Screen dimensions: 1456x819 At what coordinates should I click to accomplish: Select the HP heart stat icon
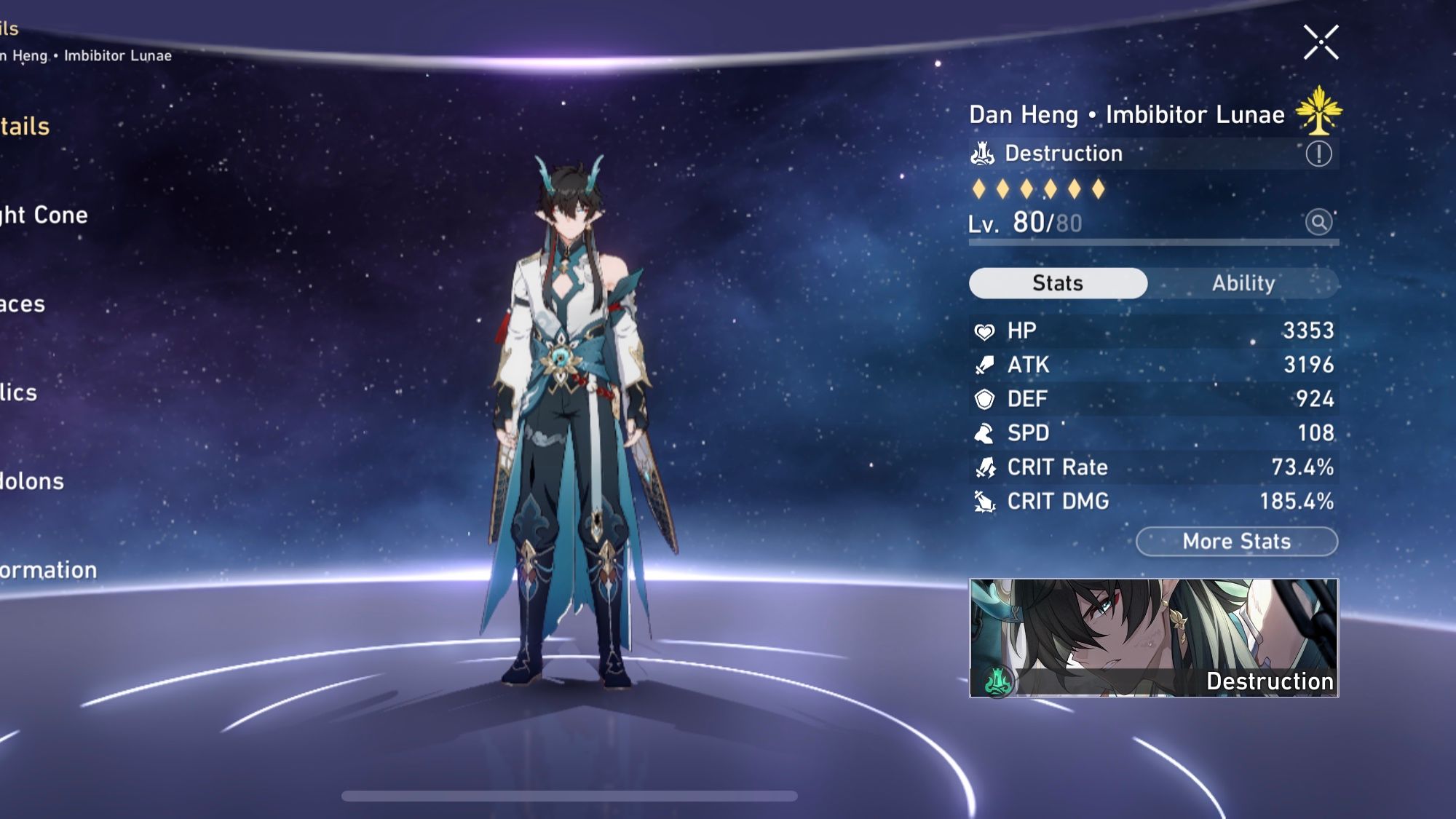click(x=984, y=331)
